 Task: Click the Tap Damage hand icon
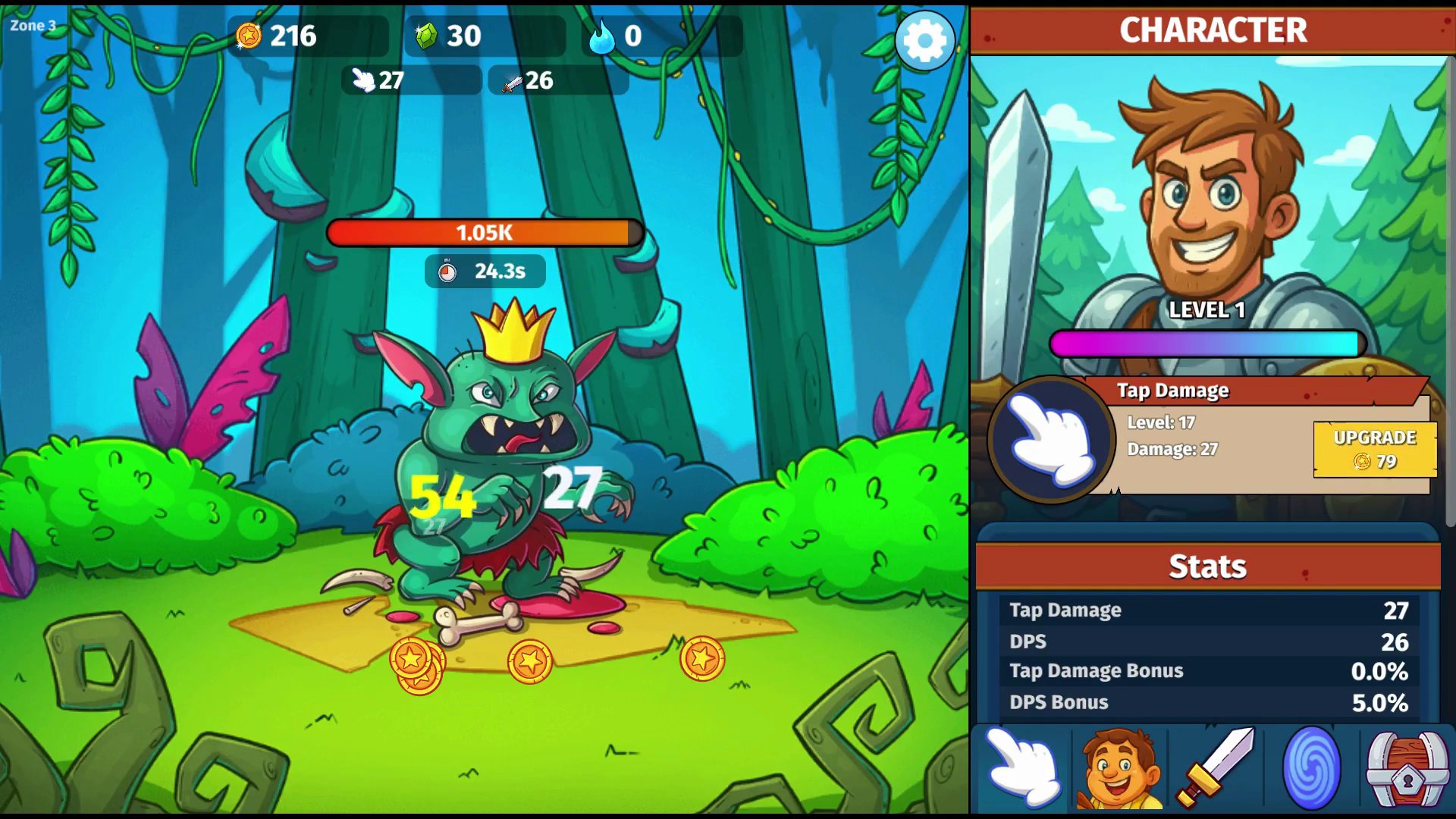pyautogui.click(x=1051, y=439)
